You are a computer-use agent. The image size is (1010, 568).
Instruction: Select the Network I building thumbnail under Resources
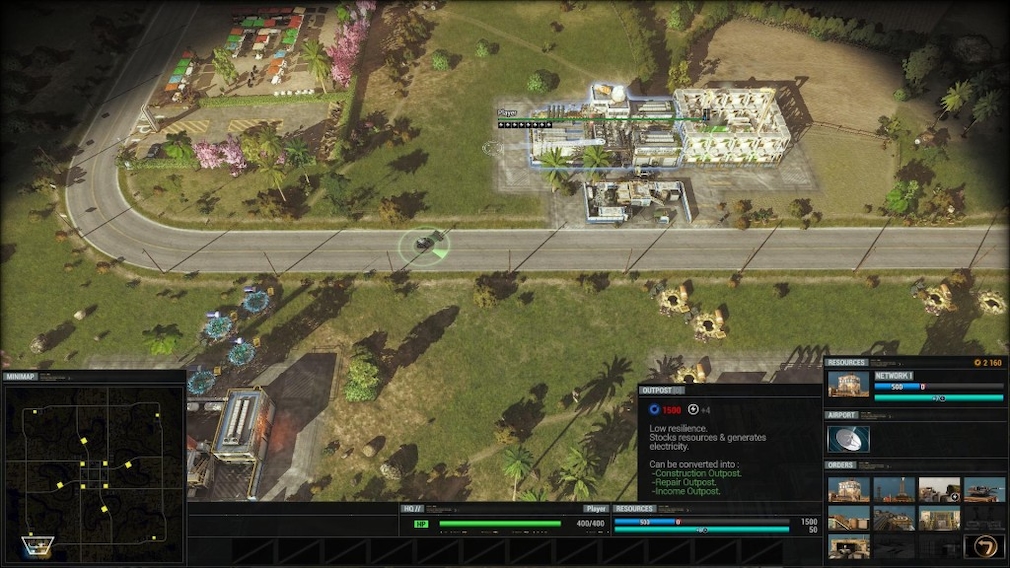click(x=848, y=386)
